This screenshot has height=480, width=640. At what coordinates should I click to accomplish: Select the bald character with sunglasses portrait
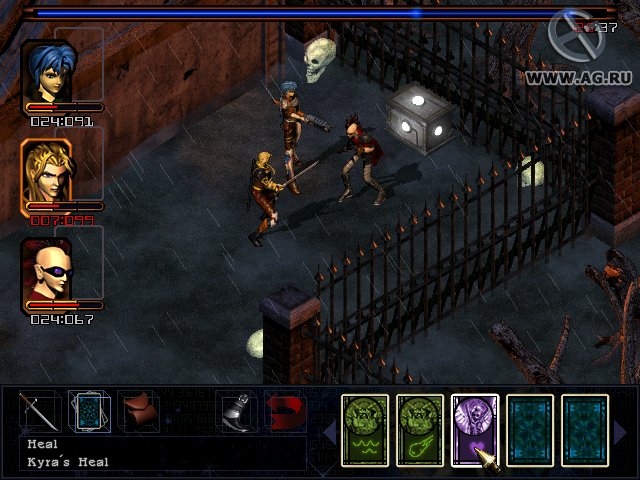(x=47, y=267)
